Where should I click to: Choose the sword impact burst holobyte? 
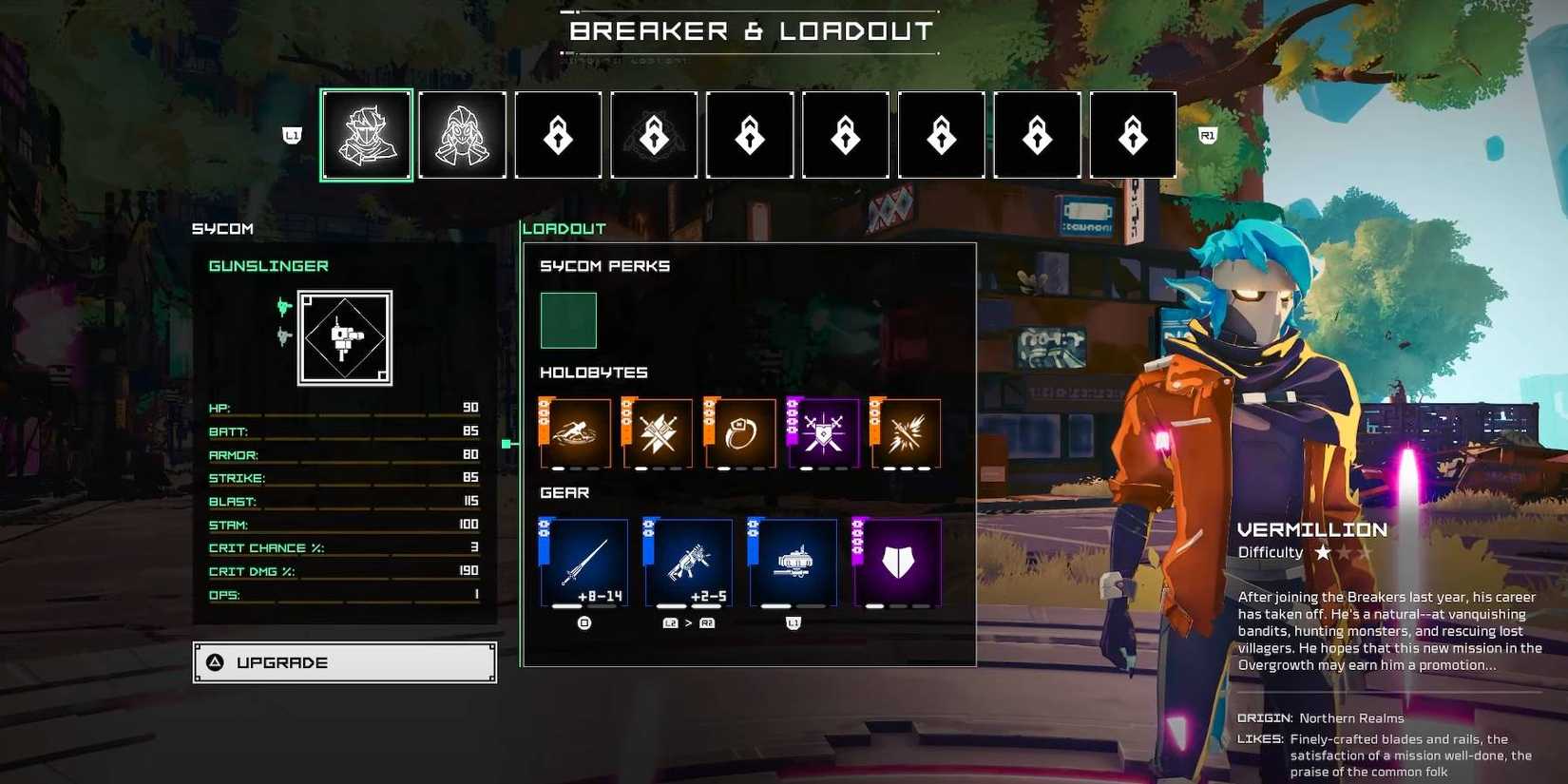(x=906, y=433)
